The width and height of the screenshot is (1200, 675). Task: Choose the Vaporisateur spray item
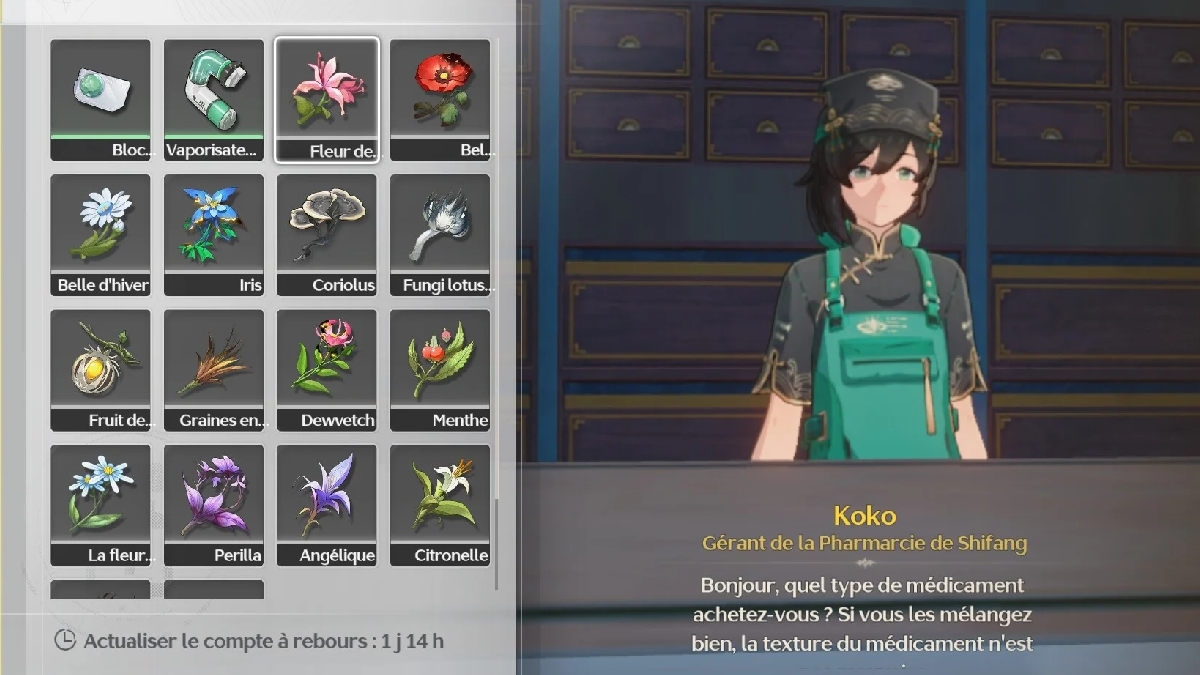point(214,100)
